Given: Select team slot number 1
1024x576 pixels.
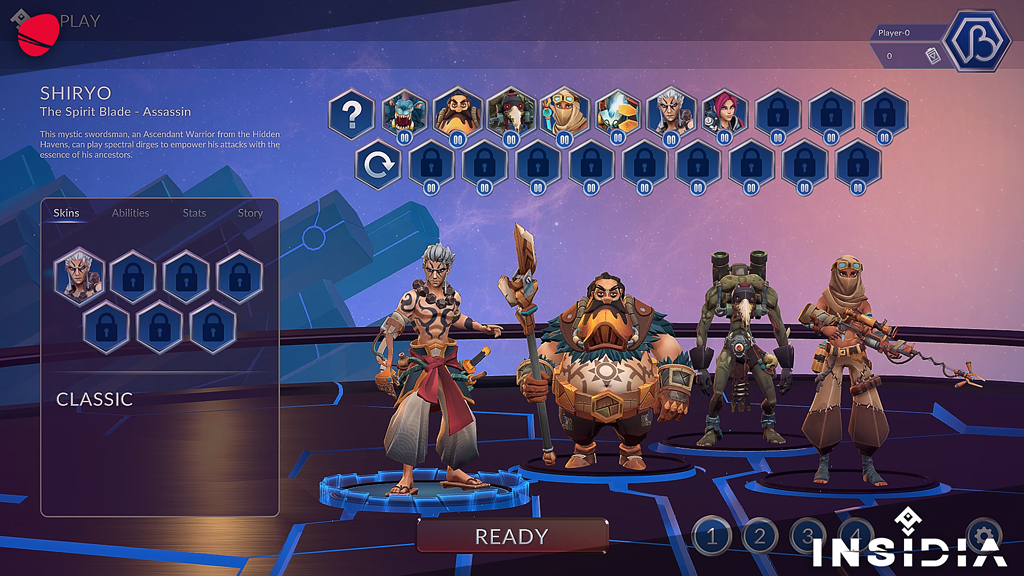Looking at the screenshot, I should [712, 537].
